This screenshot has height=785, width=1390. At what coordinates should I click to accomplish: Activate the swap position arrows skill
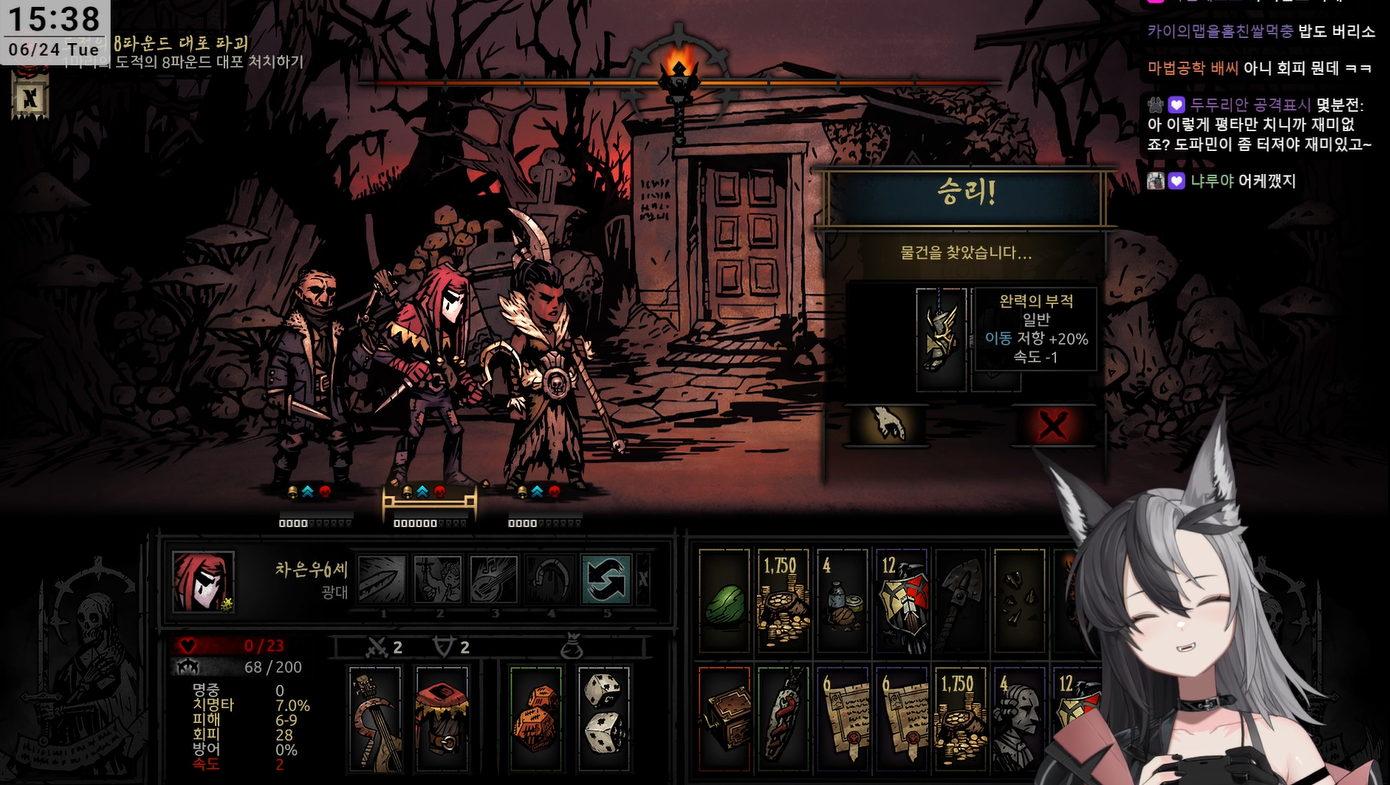[606, 579]
